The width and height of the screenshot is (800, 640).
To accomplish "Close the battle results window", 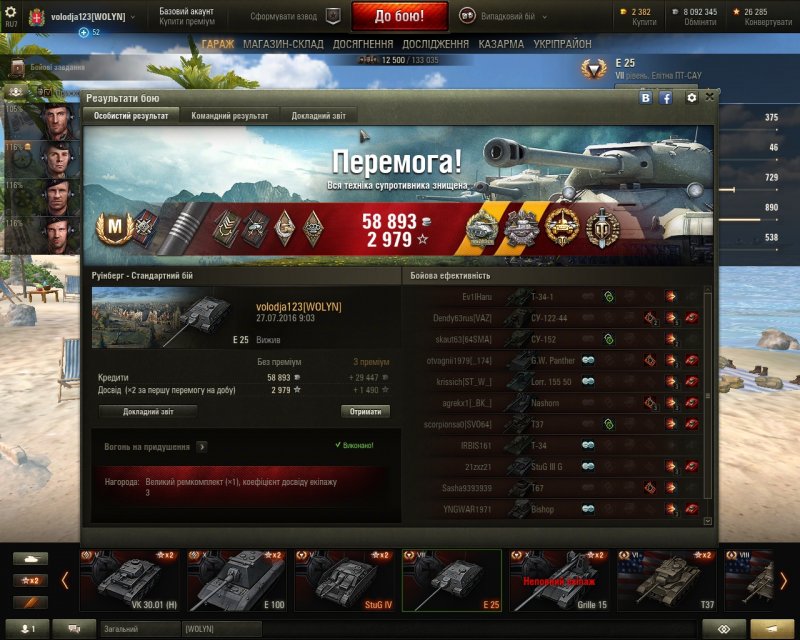I will point(710,97).
